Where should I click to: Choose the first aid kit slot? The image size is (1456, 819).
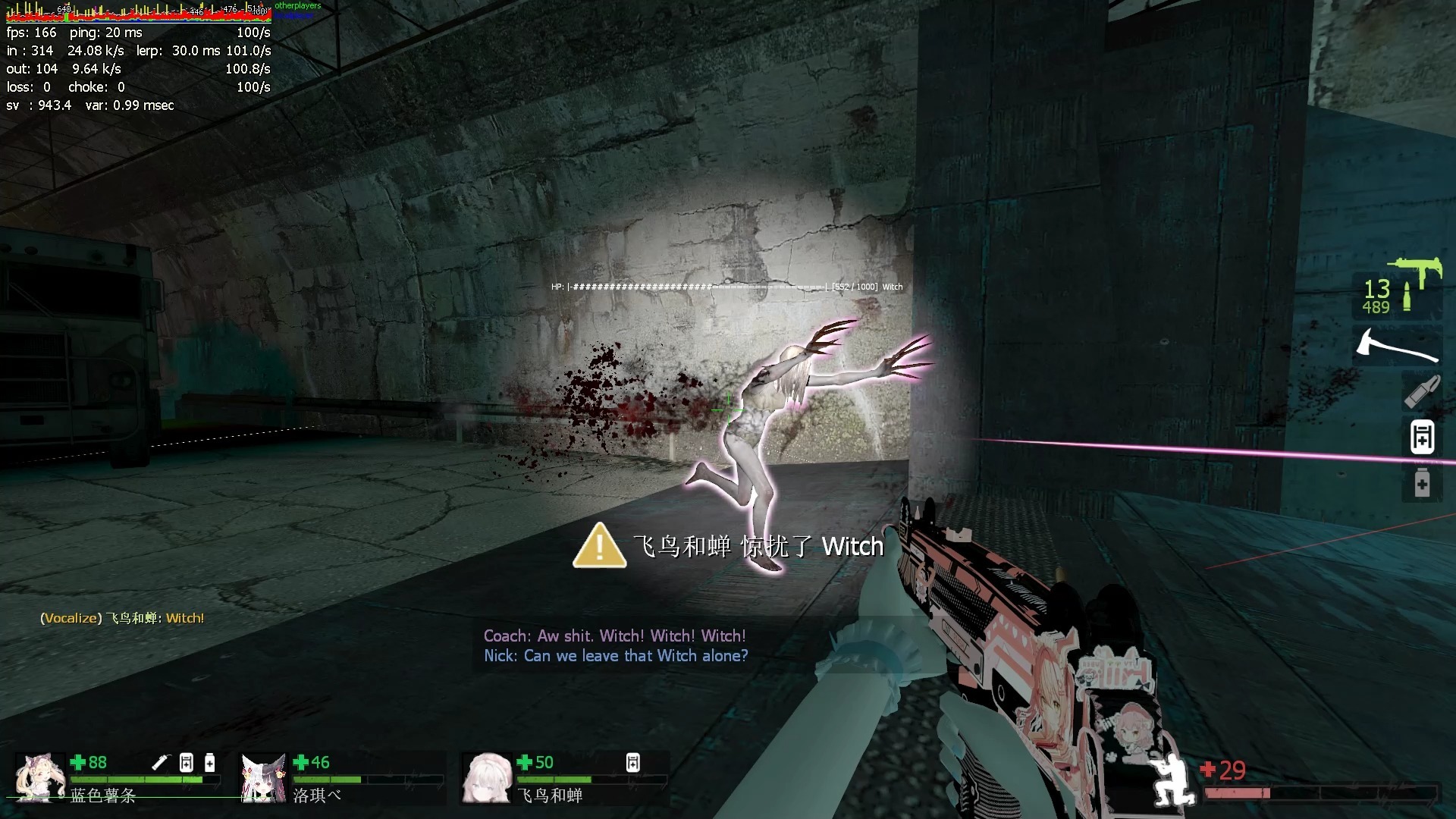(x=1422, y=437)
